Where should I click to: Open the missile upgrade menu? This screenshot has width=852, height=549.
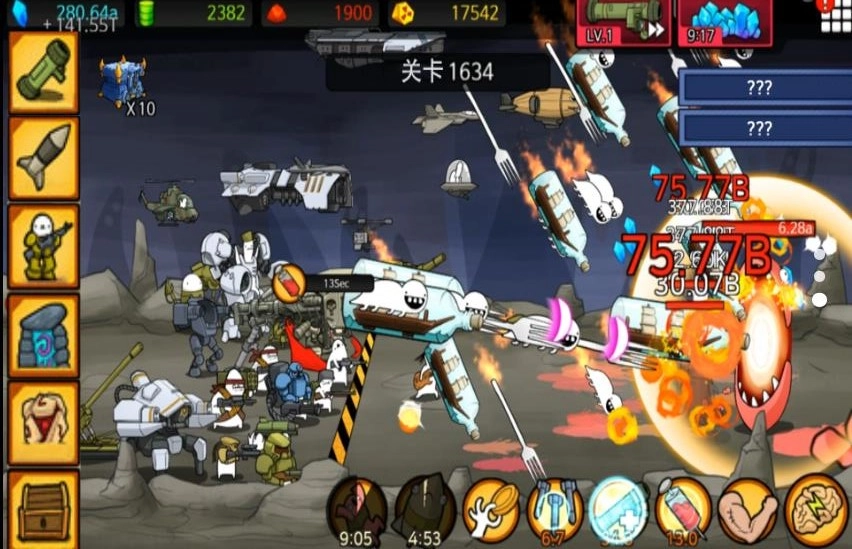click(x=44, y=158)
